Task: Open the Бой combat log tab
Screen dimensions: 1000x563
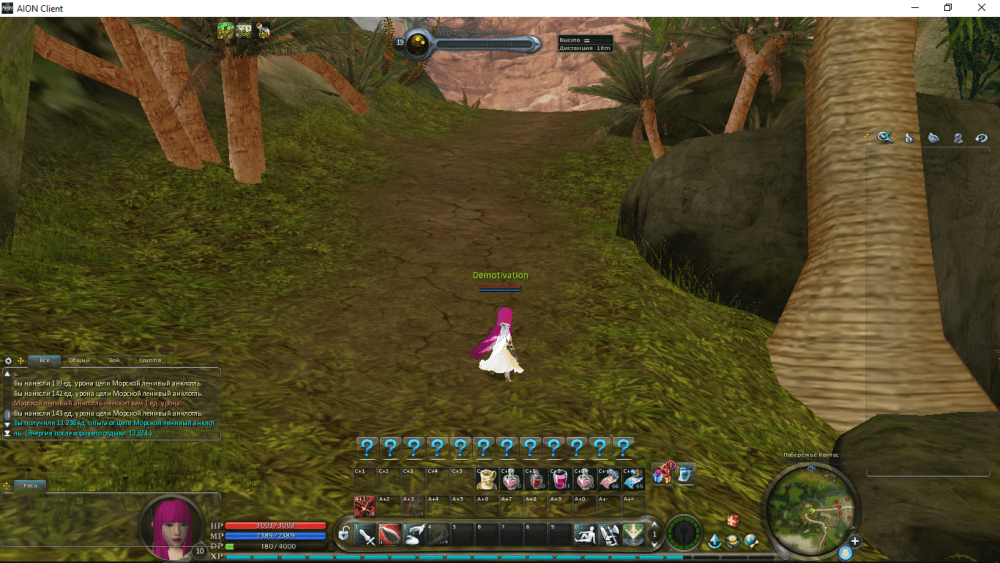Action: tap(115, 360)
